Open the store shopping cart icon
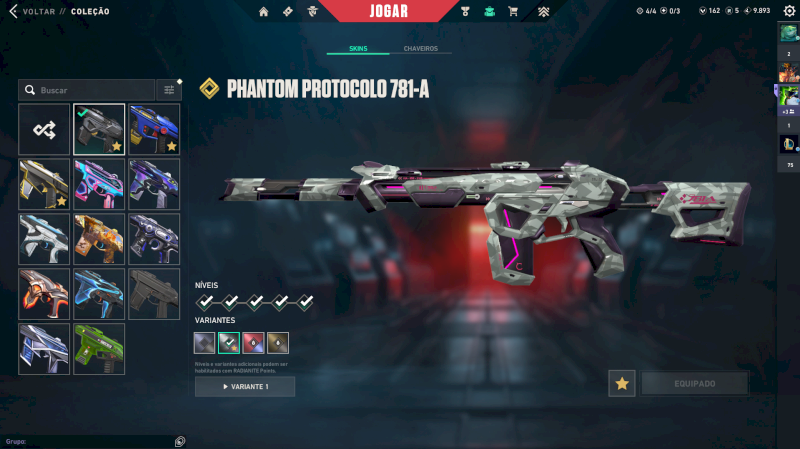800x449 pixels. 513,11
